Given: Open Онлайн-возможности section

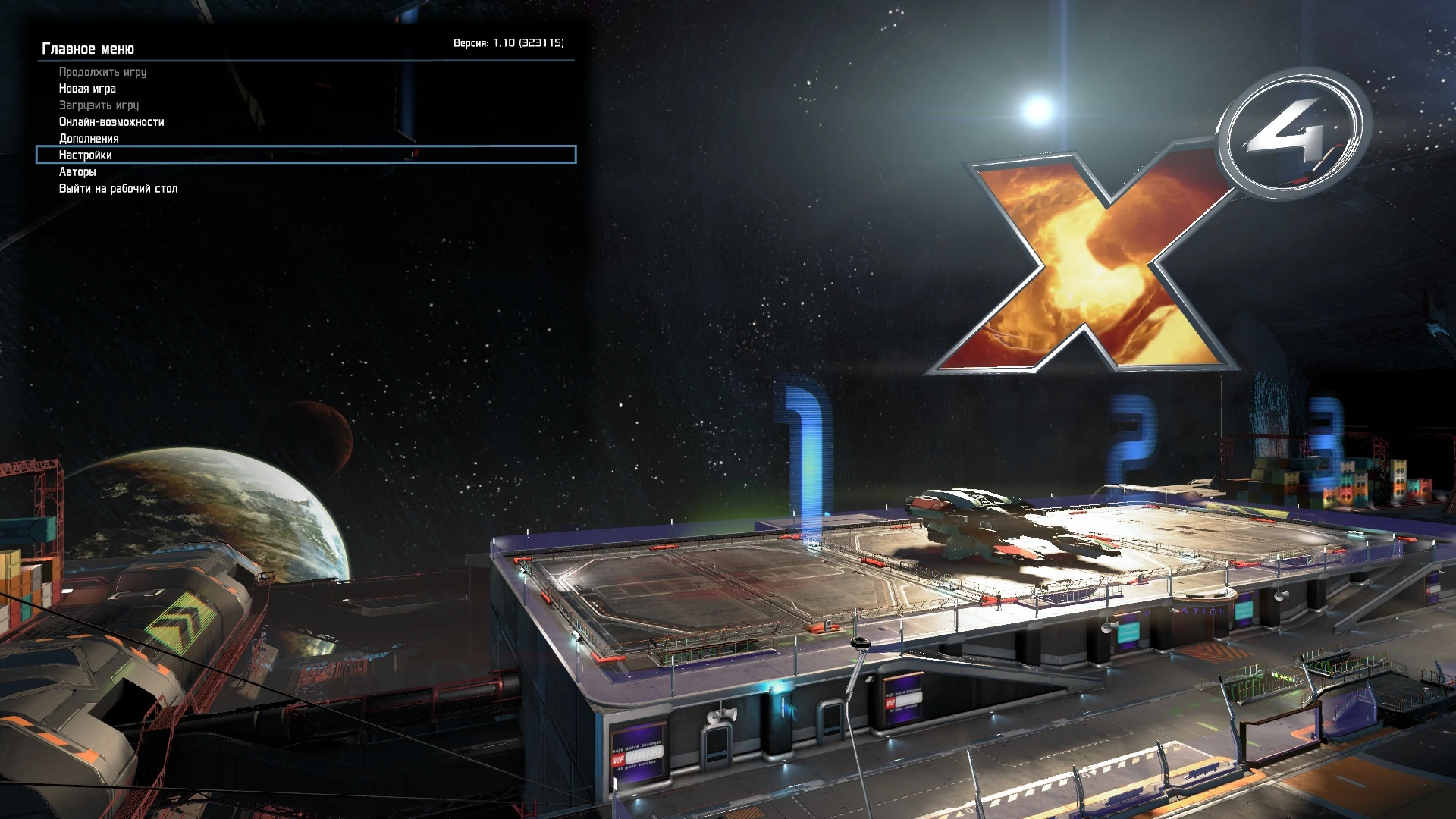Looking at the screenshot, I should click(x=111, y=122).
